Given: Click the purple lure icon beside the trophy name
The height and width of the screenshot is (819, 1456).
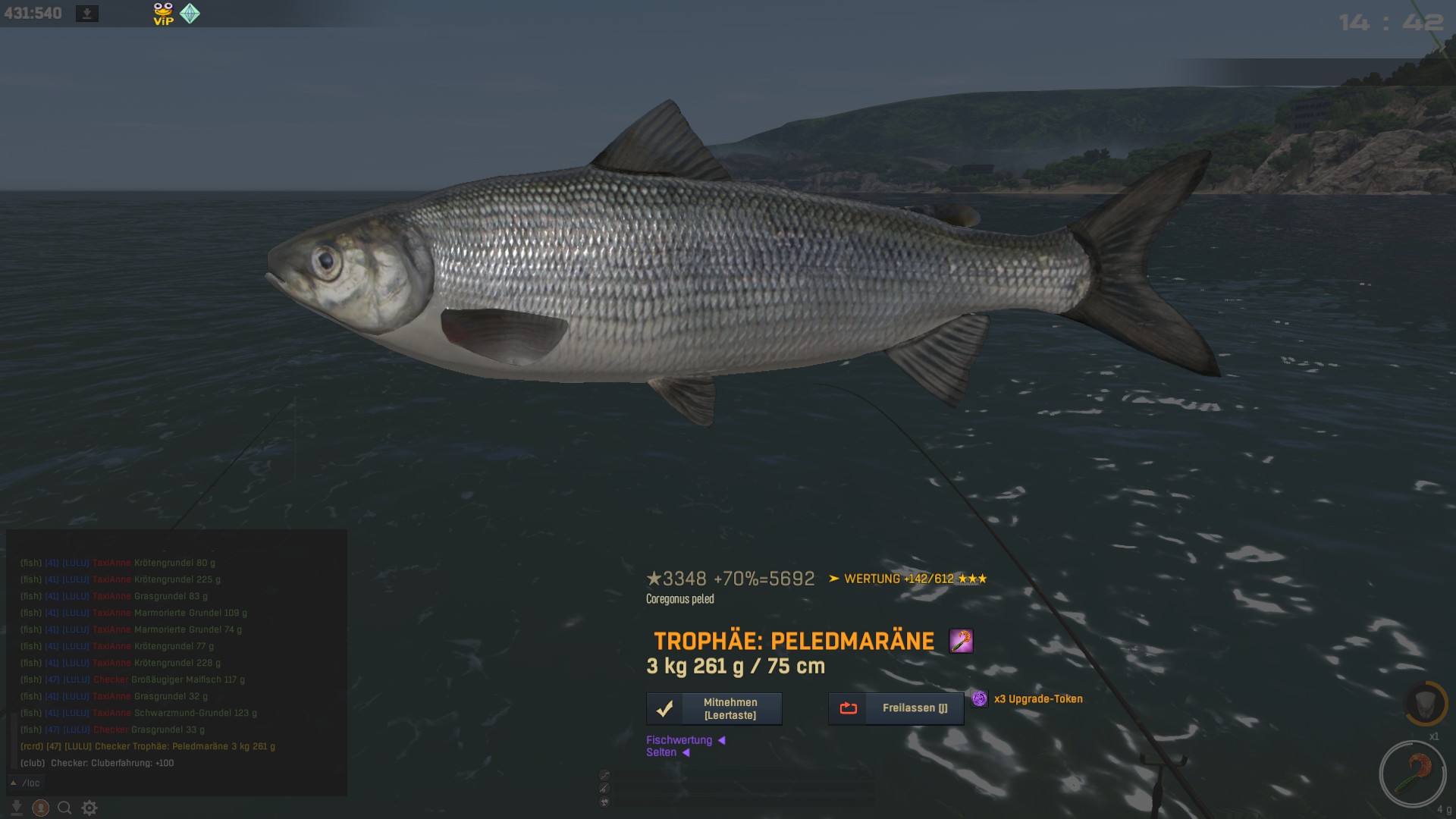Looking at the screenshot, I should [x=961, y=642].
